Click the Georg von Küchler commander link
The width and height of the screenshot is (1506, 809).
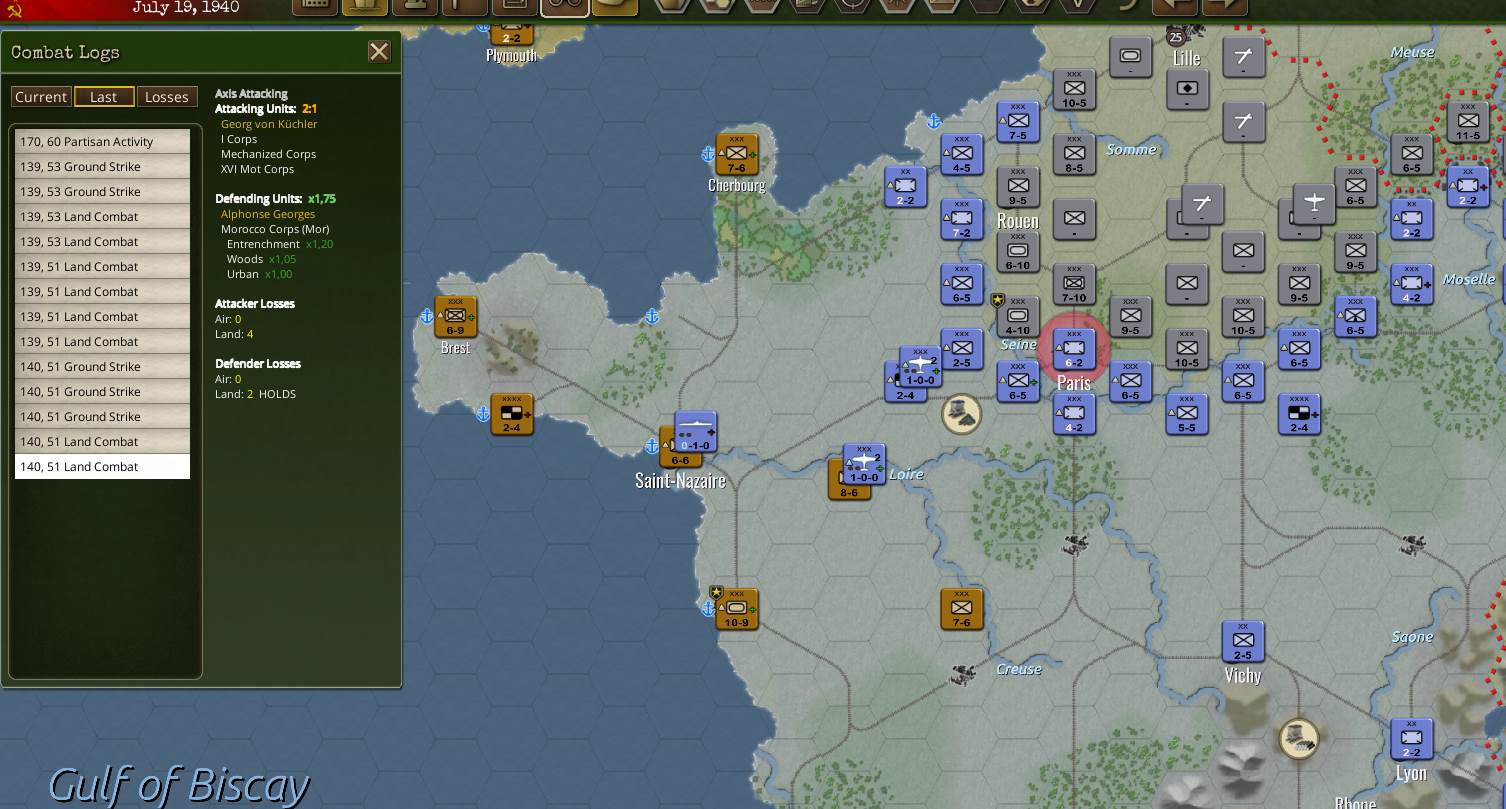coord(268,124)
